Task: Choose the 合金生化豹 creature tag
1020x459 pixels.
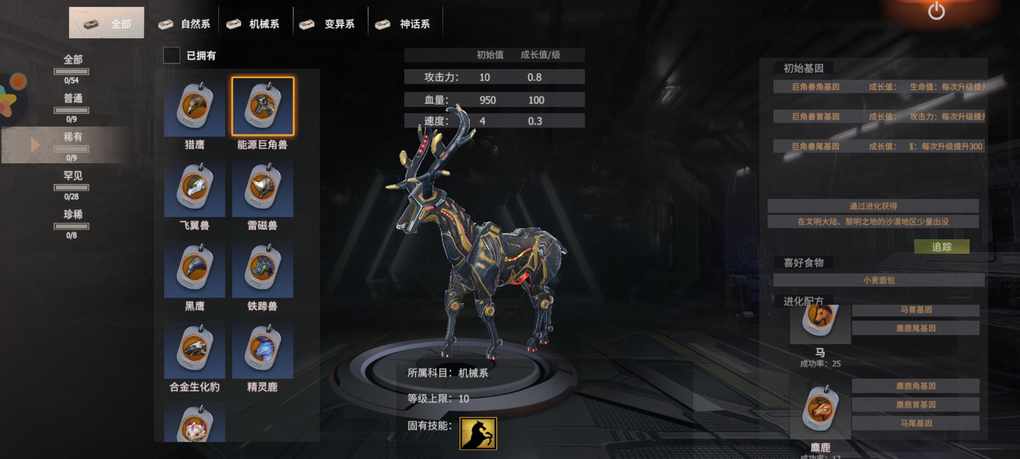Action: coord(195,349)
